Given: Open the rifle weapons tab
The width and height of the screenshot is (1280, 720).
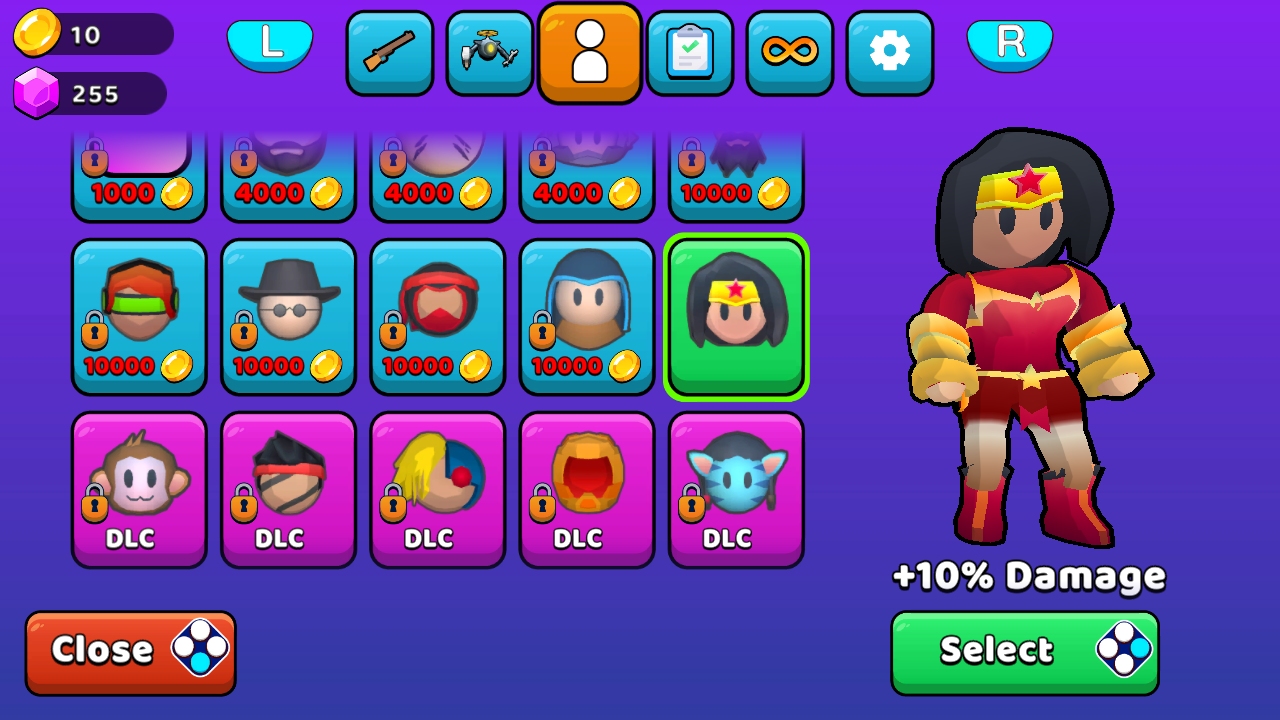Looking at the screenshot, I should coord(390,52).
